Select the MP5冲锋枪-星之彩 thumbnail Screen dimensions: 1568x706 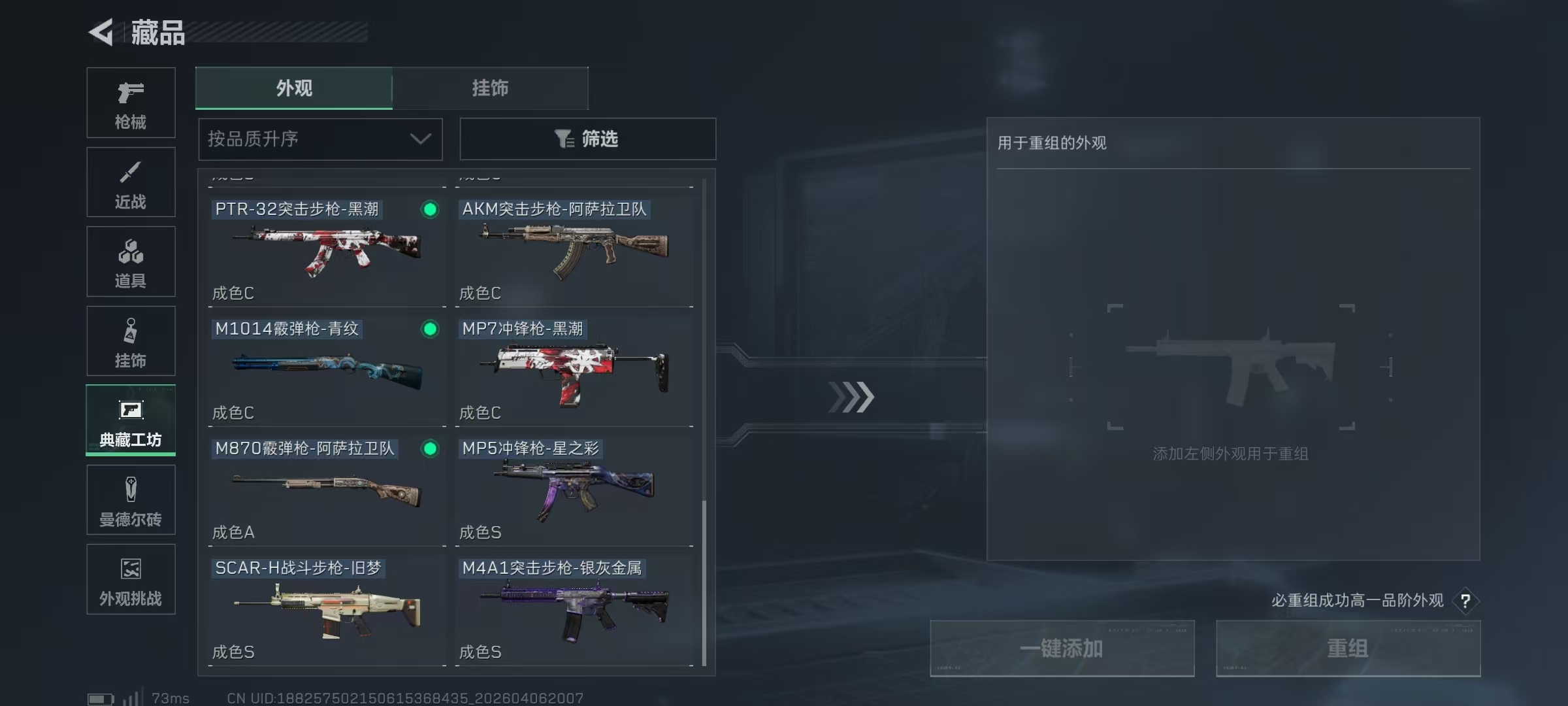coord(574,490)
